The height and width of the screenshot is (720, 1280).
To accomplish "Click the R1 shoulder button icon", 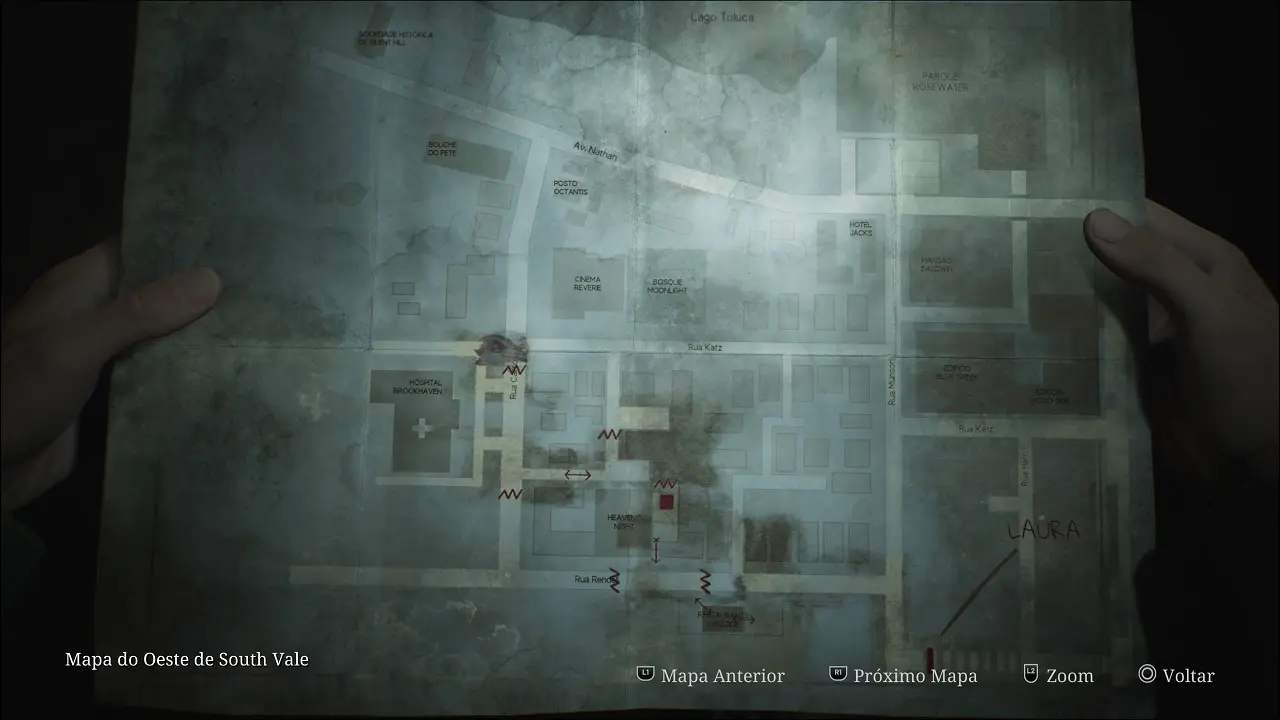I will click(838, 676).
